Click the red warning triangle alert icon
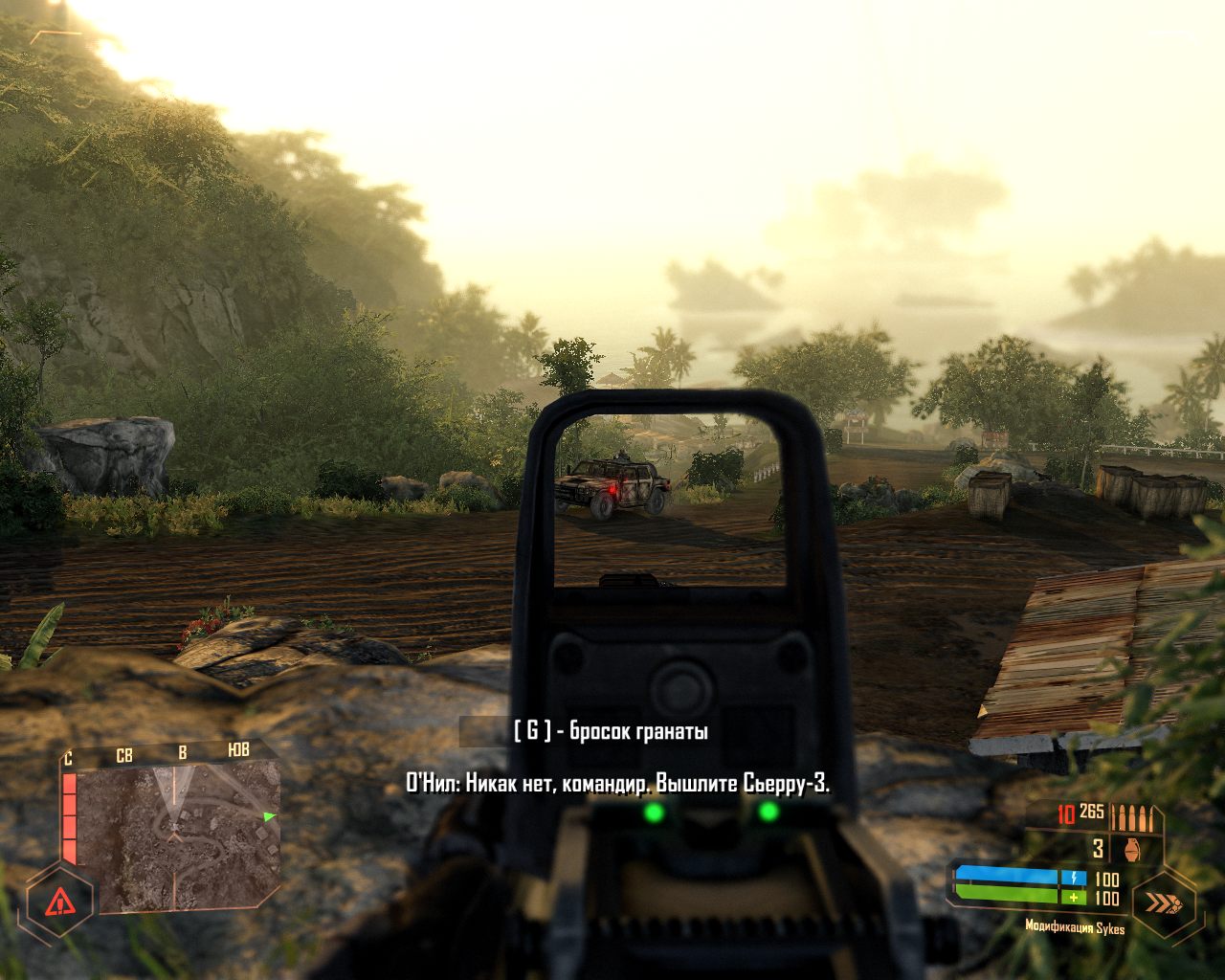The image size is (1225, 980). point(60,902)
